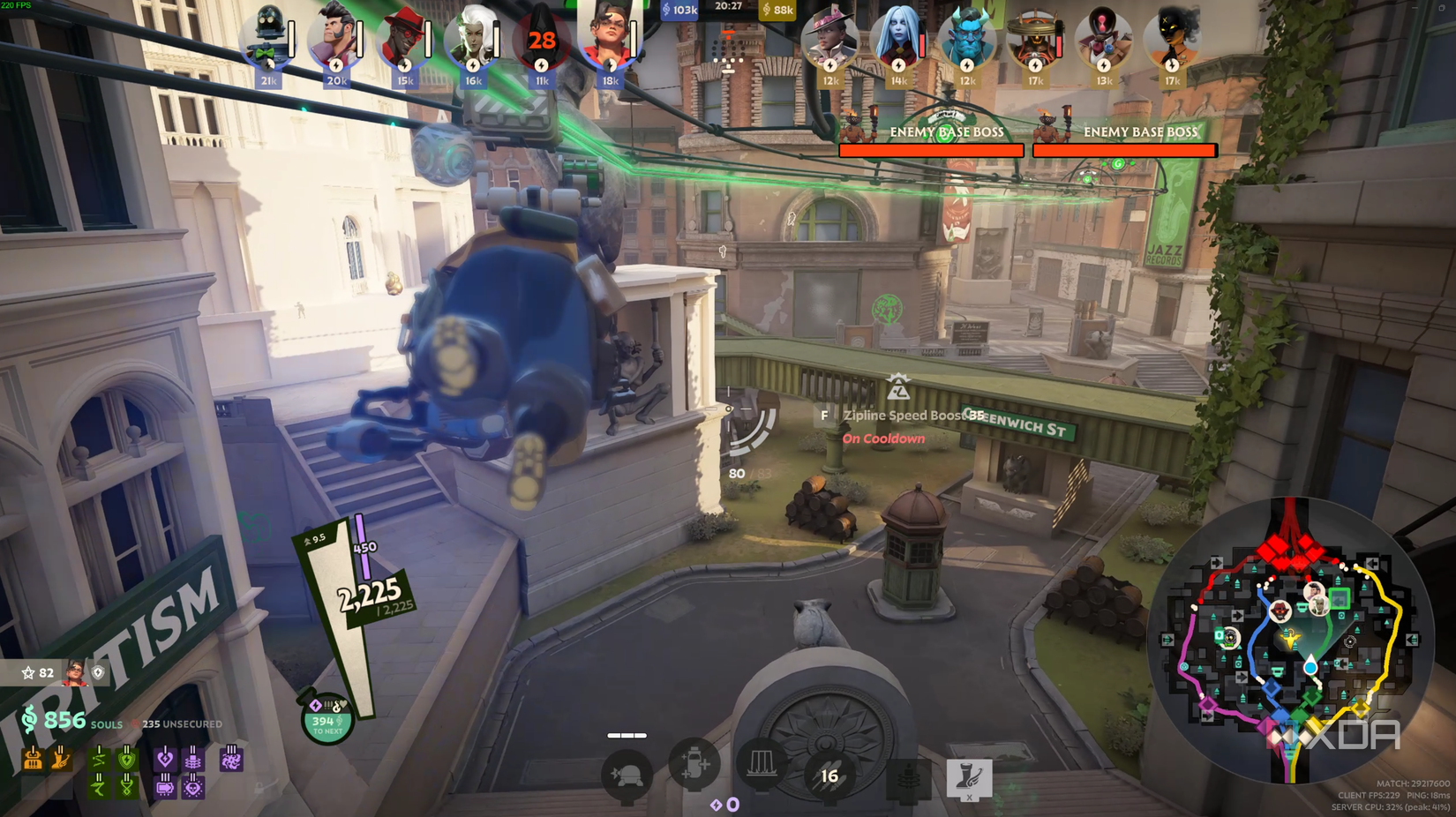Select the purple arrow quicksilver item icon
The width and height of the screenshot is (1456, 817).
164,788
